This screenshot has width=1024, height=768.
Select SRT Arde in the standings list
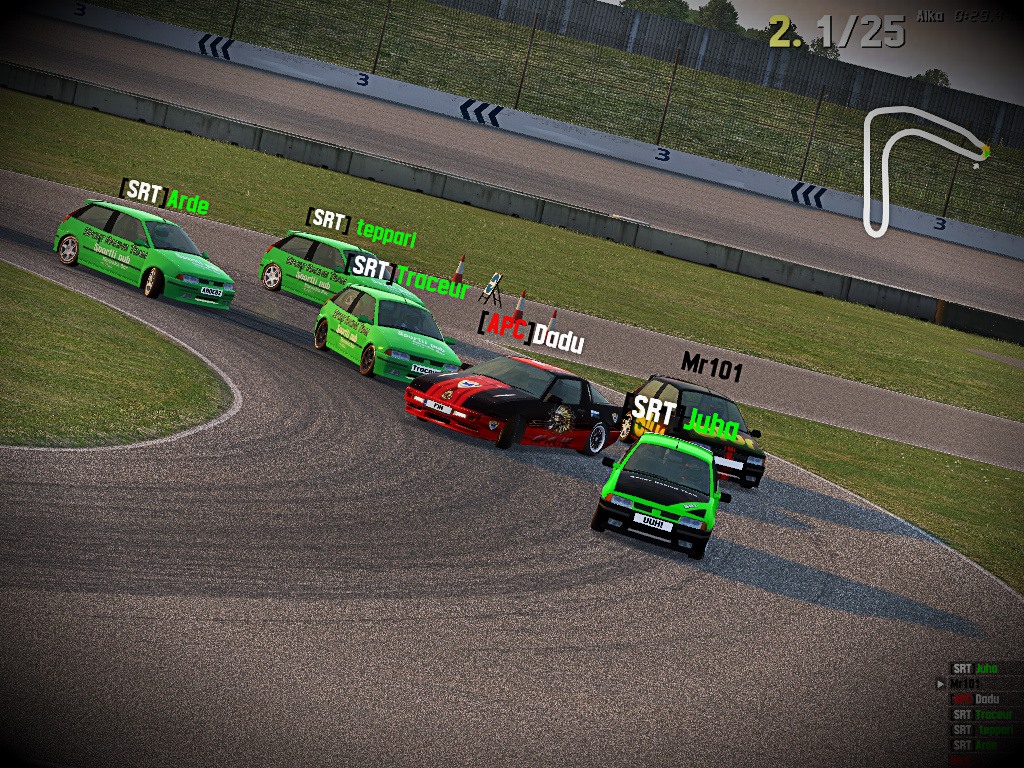pyautogui.click(x=975, y=745)
